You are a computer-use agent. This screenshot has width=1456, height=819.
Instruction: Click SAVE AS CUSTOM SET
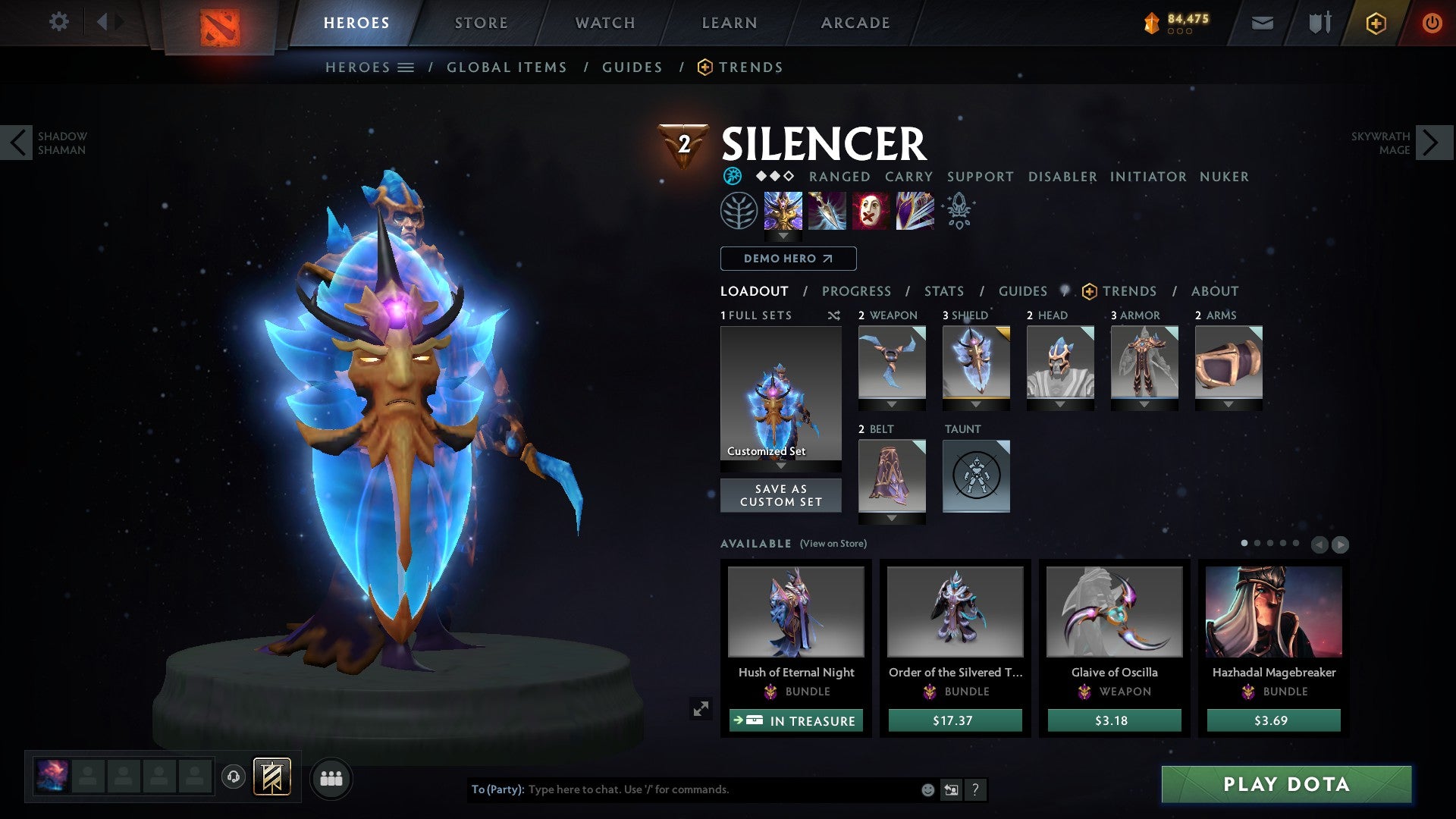[780, 495]
